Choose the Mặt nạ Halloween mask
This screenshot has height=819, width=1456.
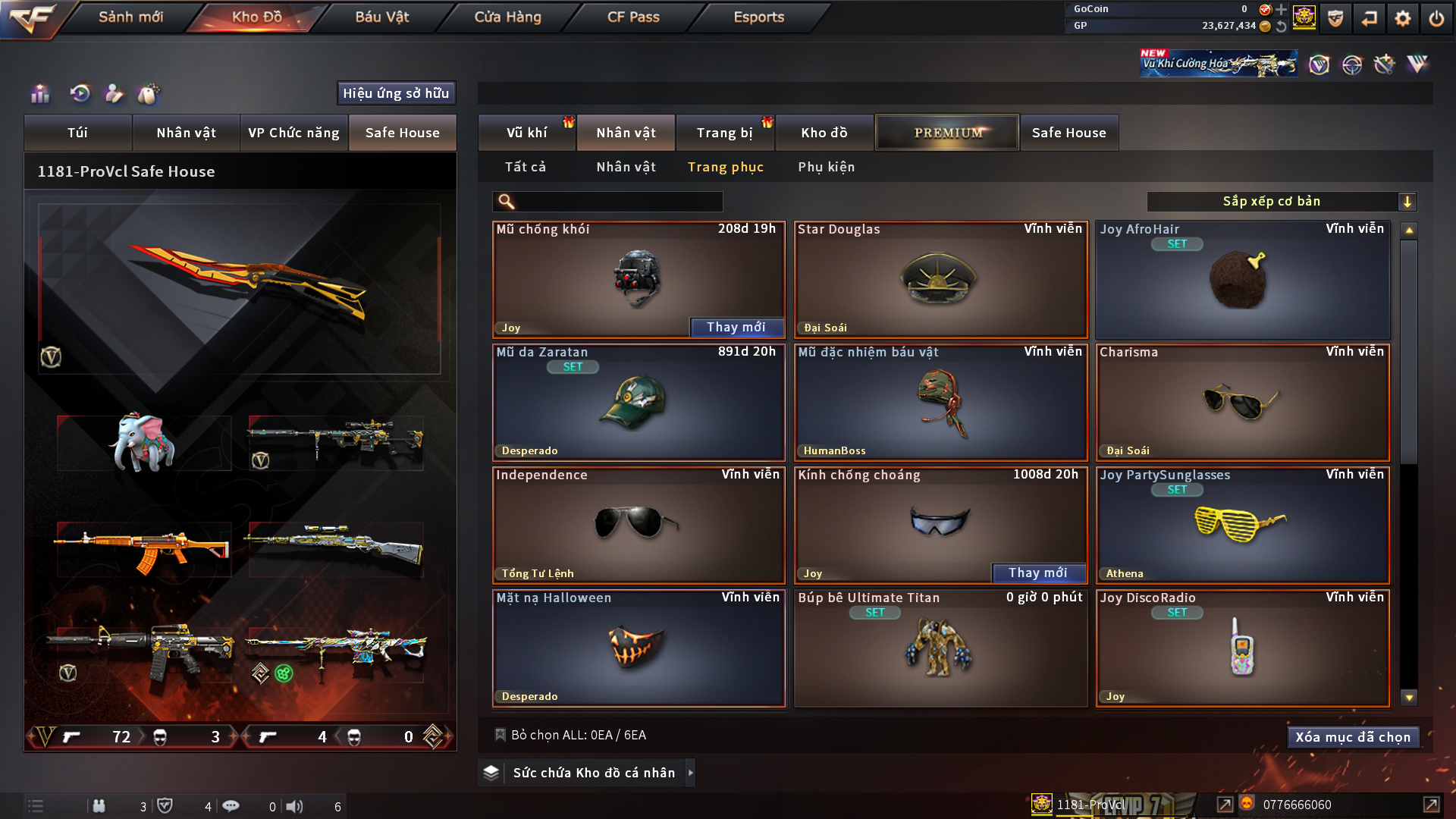tap(639, 648)
